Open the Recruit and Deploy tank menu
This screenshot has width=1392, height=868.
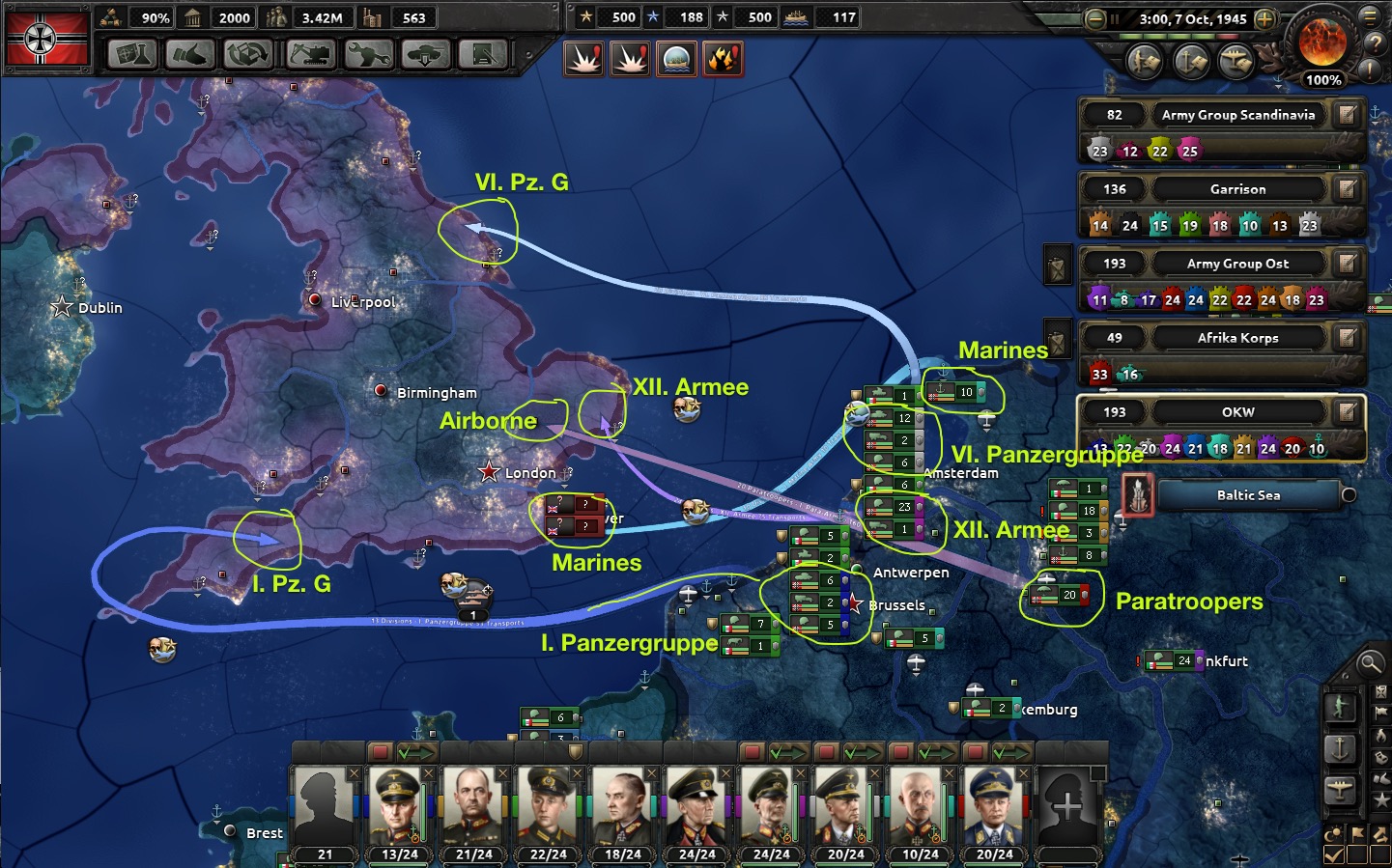[x=425, y=55]
